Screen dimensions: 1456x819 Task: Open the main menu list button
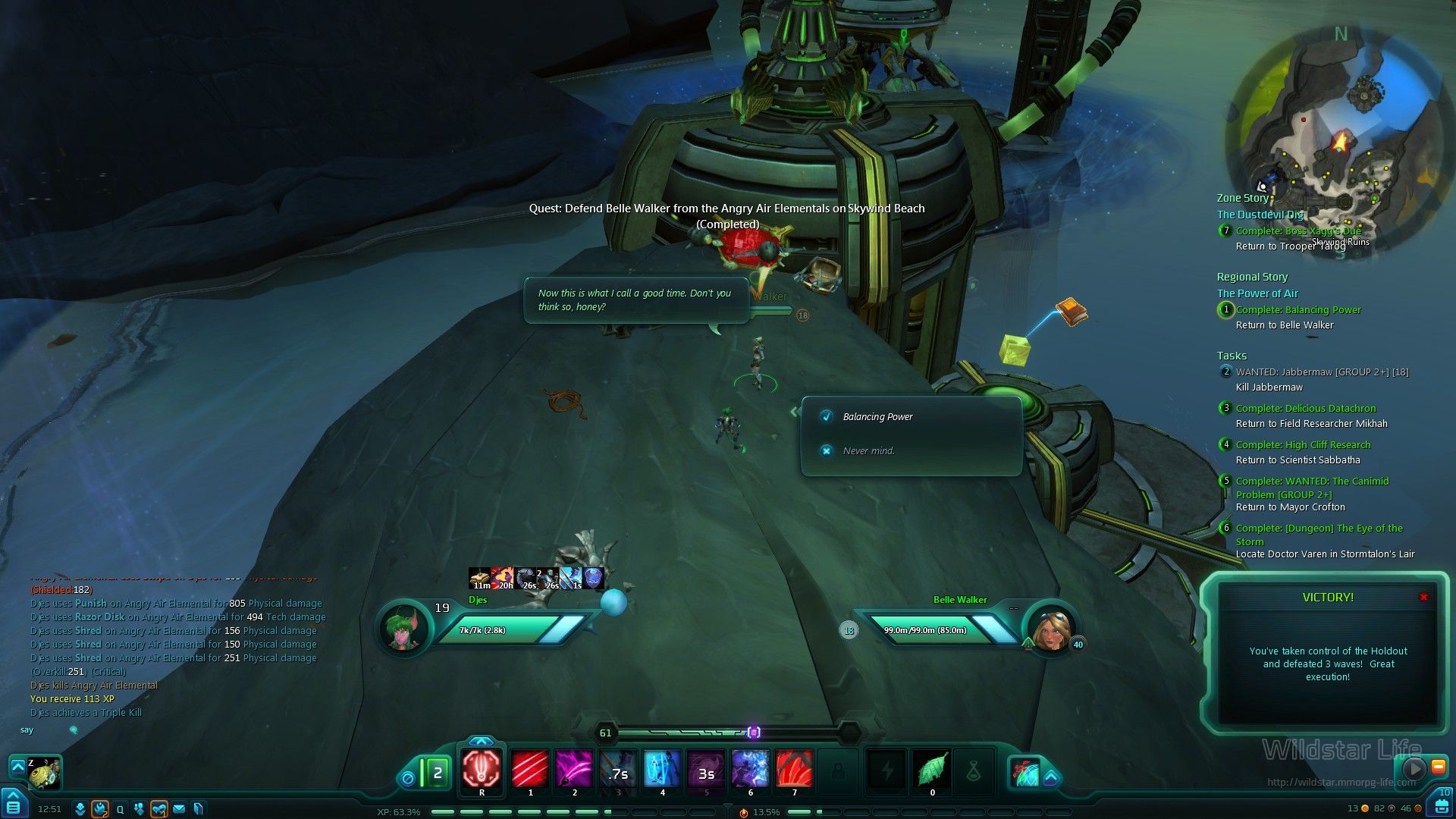point(13,806)
